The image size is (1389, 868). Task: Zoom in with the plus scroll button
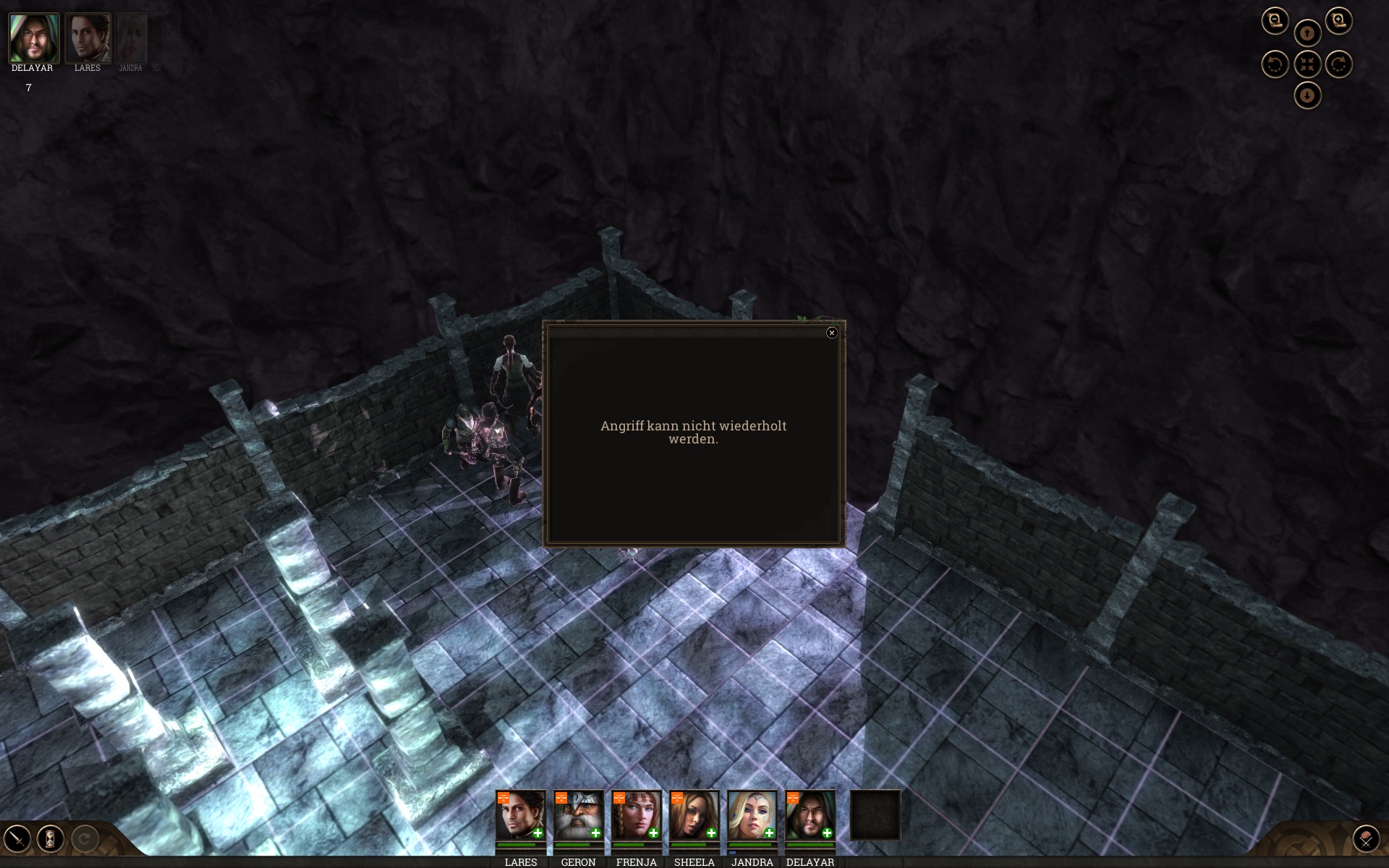tap(1338, 20)
